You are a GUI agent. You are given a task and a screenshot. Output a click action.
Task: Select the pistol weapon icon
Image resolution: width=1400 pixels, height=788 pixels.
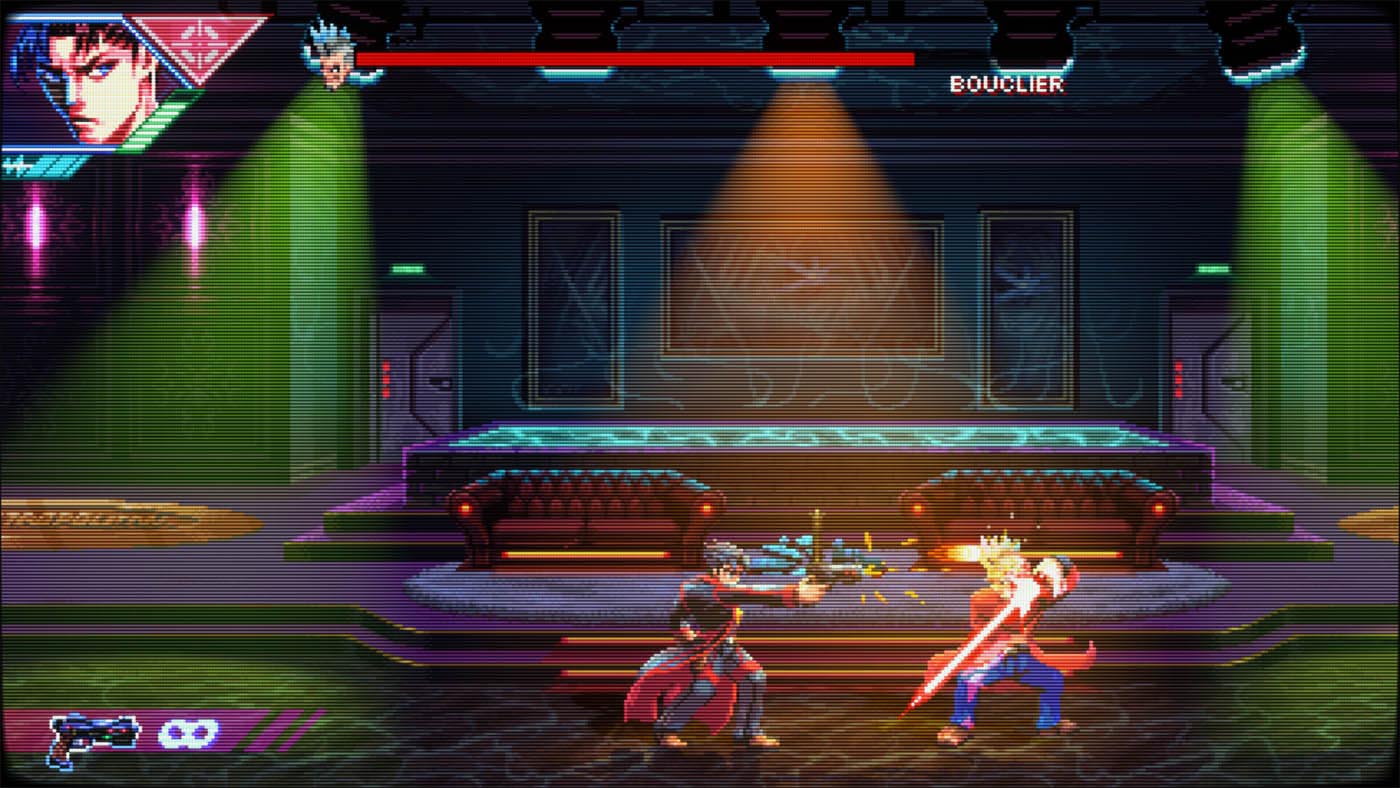point(94,739)
